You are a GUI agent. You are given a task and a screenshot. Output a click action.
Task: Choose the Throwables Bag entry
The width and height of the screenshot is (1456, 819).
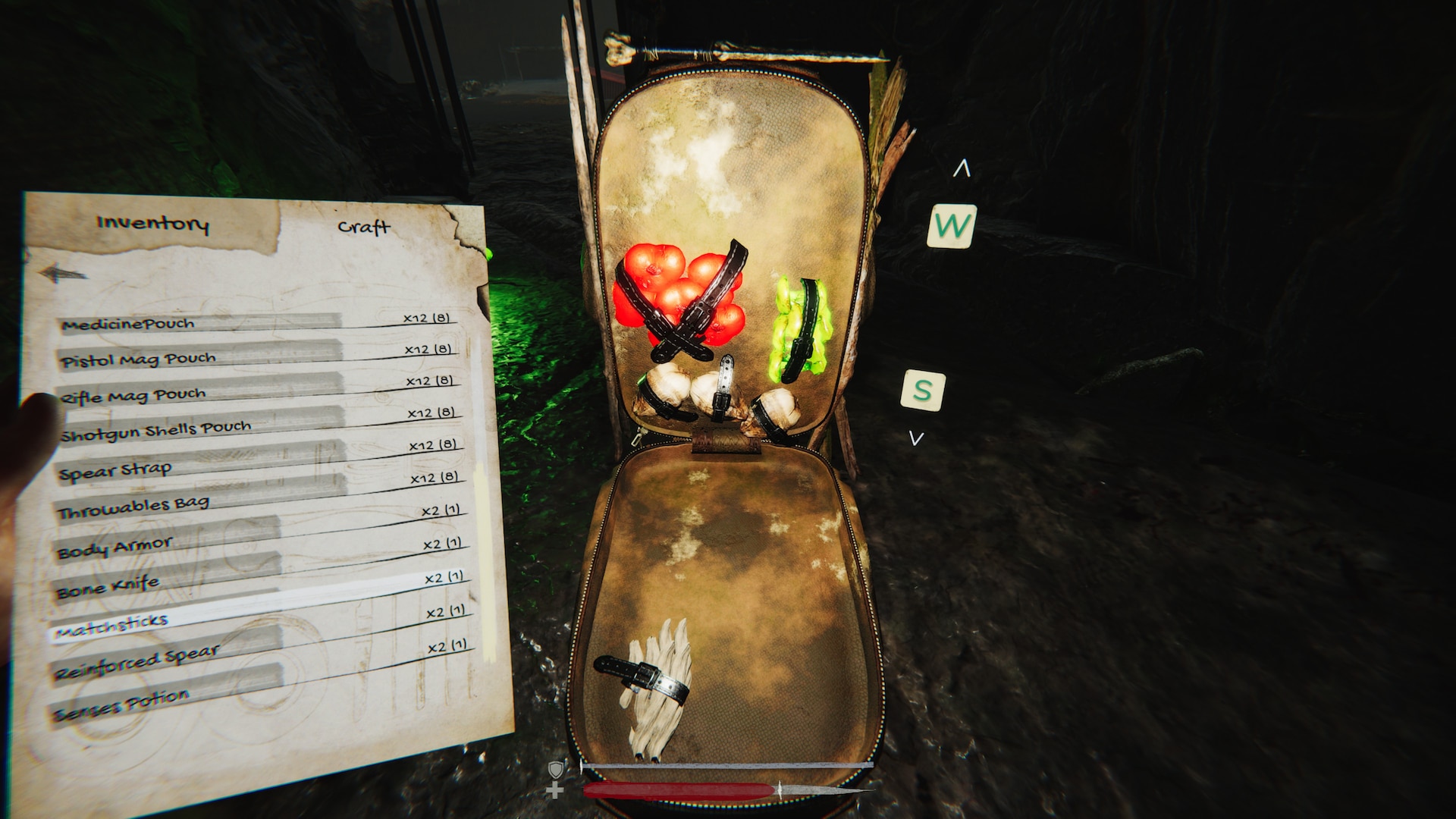click(x=133, y=507)
